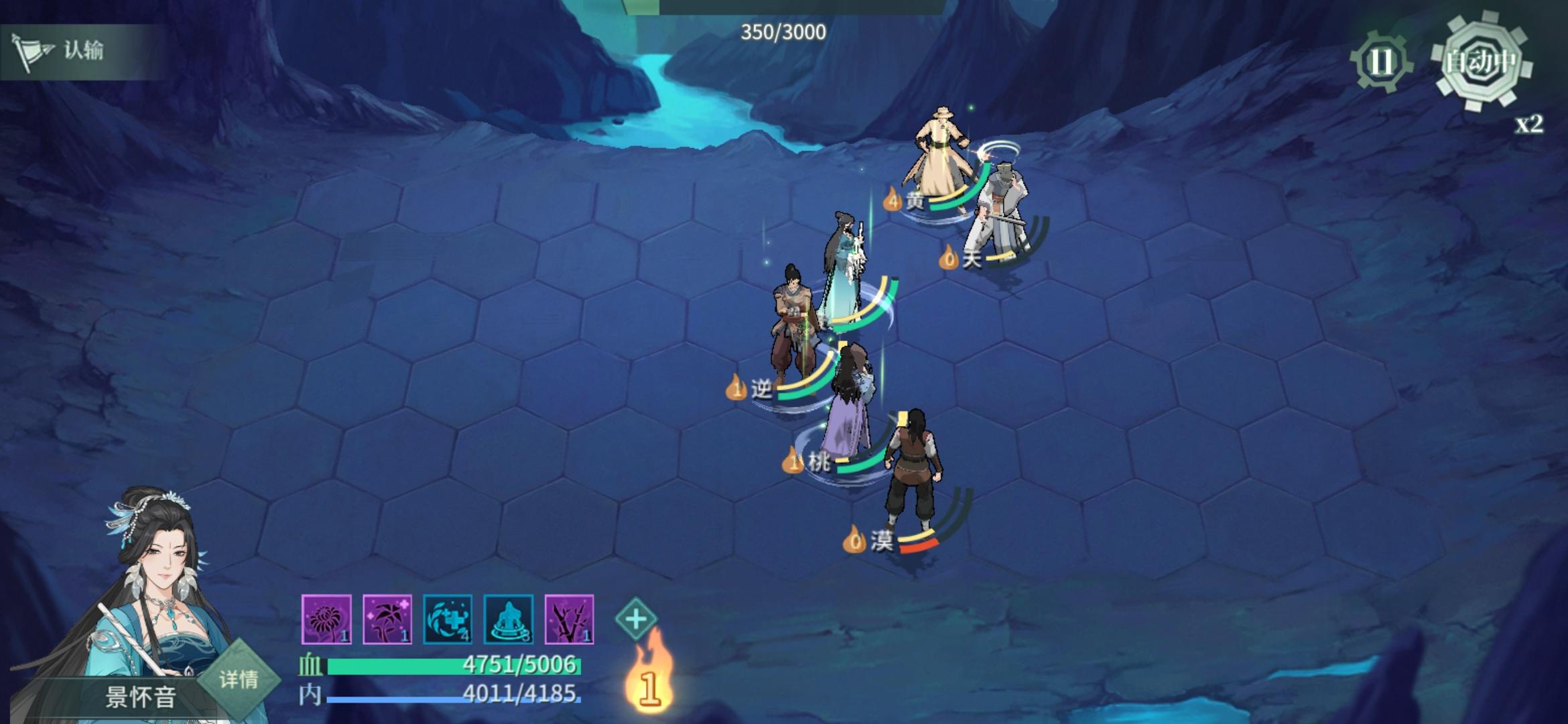Click the boss HP counter 350/3000
1568x724 pixels.
tap(781, 31)
